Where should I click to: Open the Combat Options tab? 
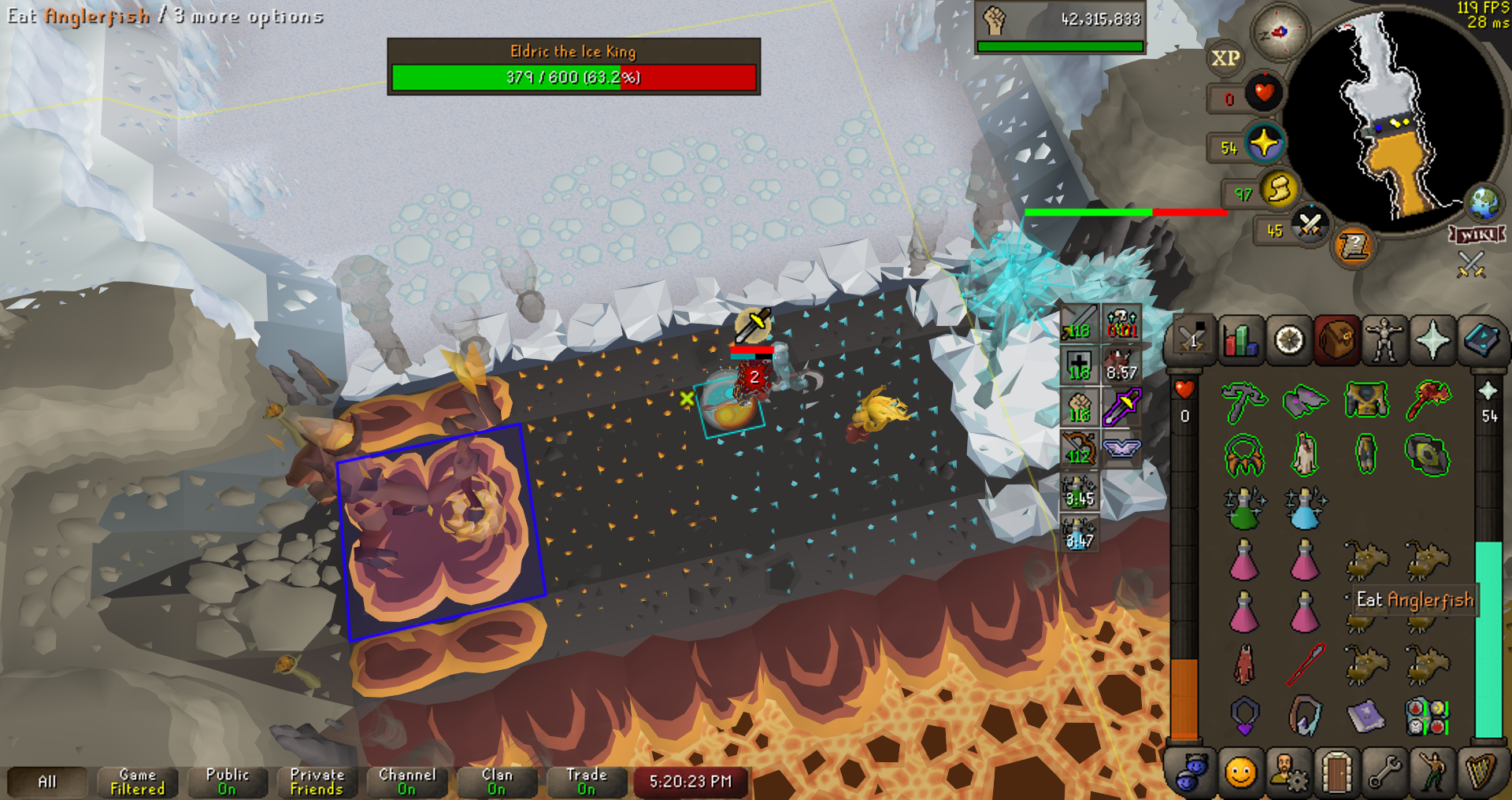pos(1191,341)
